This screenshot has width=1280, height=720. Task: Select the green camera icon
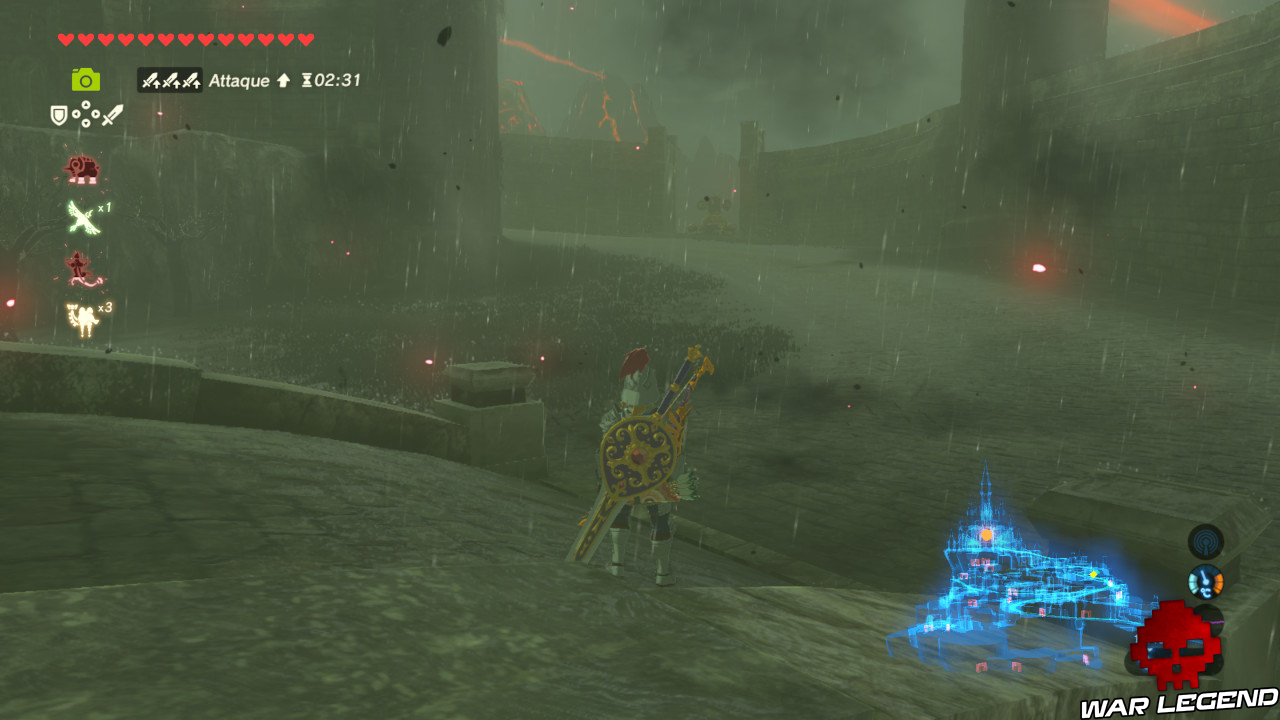tap(85, 80)
